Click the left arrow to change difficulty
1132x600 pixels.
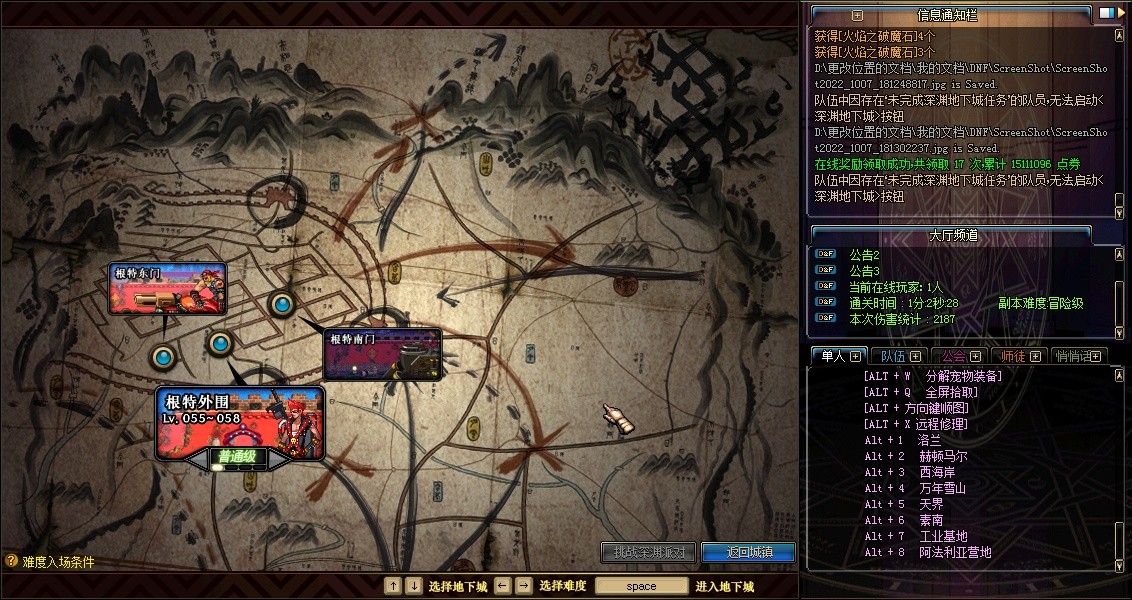pos(503,586)
